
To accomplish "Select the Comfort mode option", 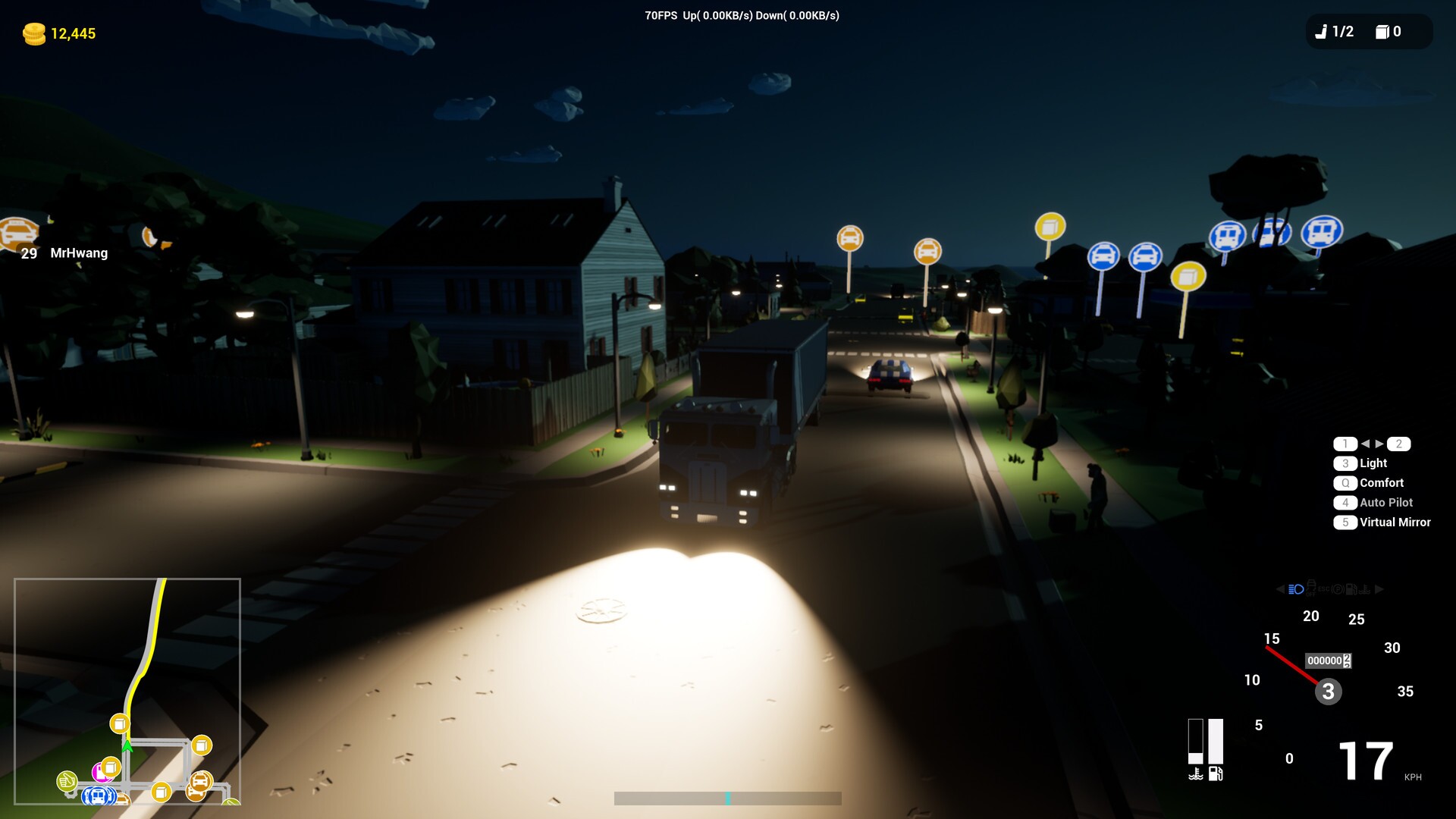I will 1380,482.
